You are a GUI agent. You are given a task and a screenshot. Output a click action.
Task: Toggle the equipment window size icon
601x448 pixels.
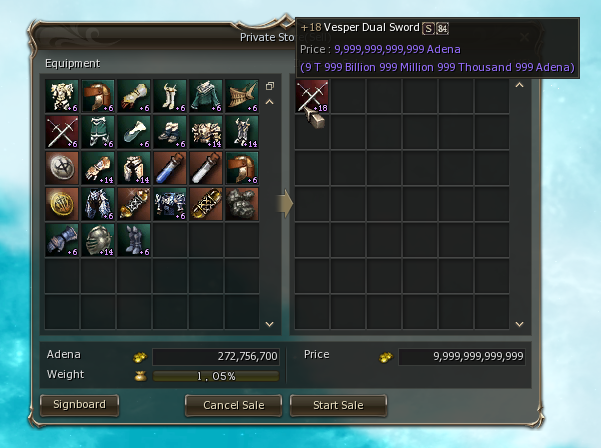click(269, 86)
